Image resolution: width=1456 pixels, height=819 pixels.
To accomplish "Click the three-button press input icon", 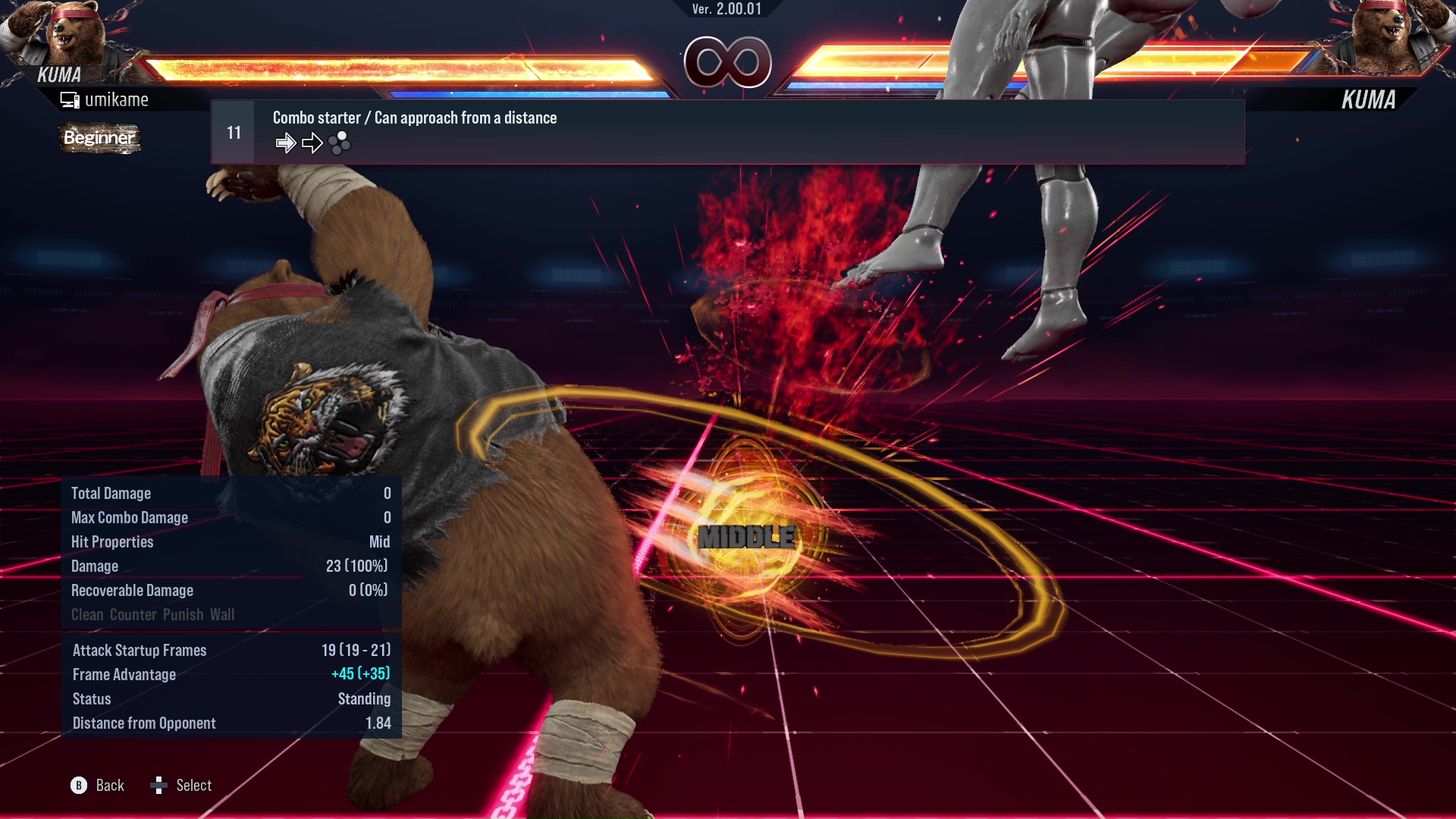I will 340,143.
